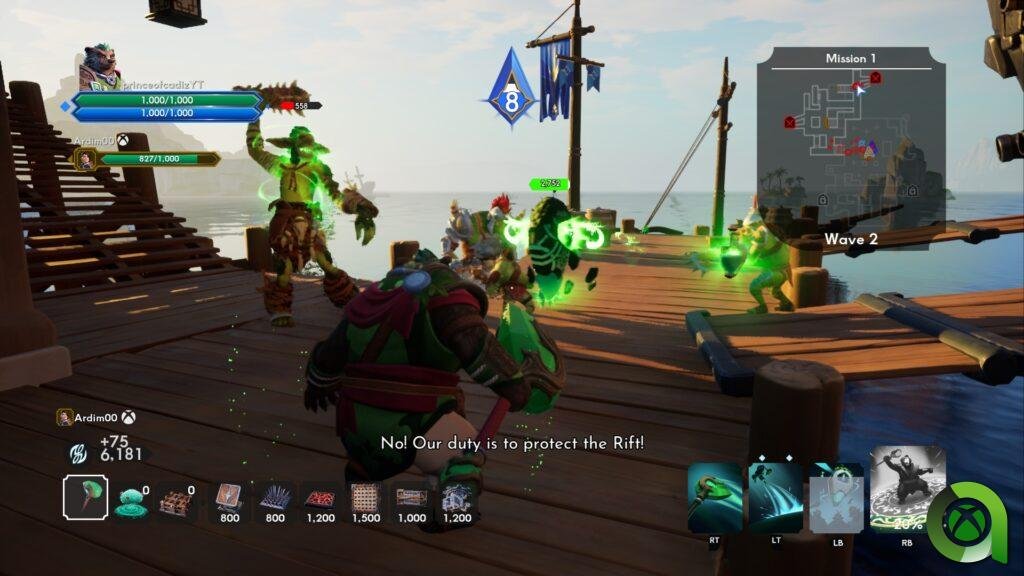The width and height of the screenshot is (1024, 576).
Task: Select the icy blue trap costing 1,200
Action: coord(456,497)
